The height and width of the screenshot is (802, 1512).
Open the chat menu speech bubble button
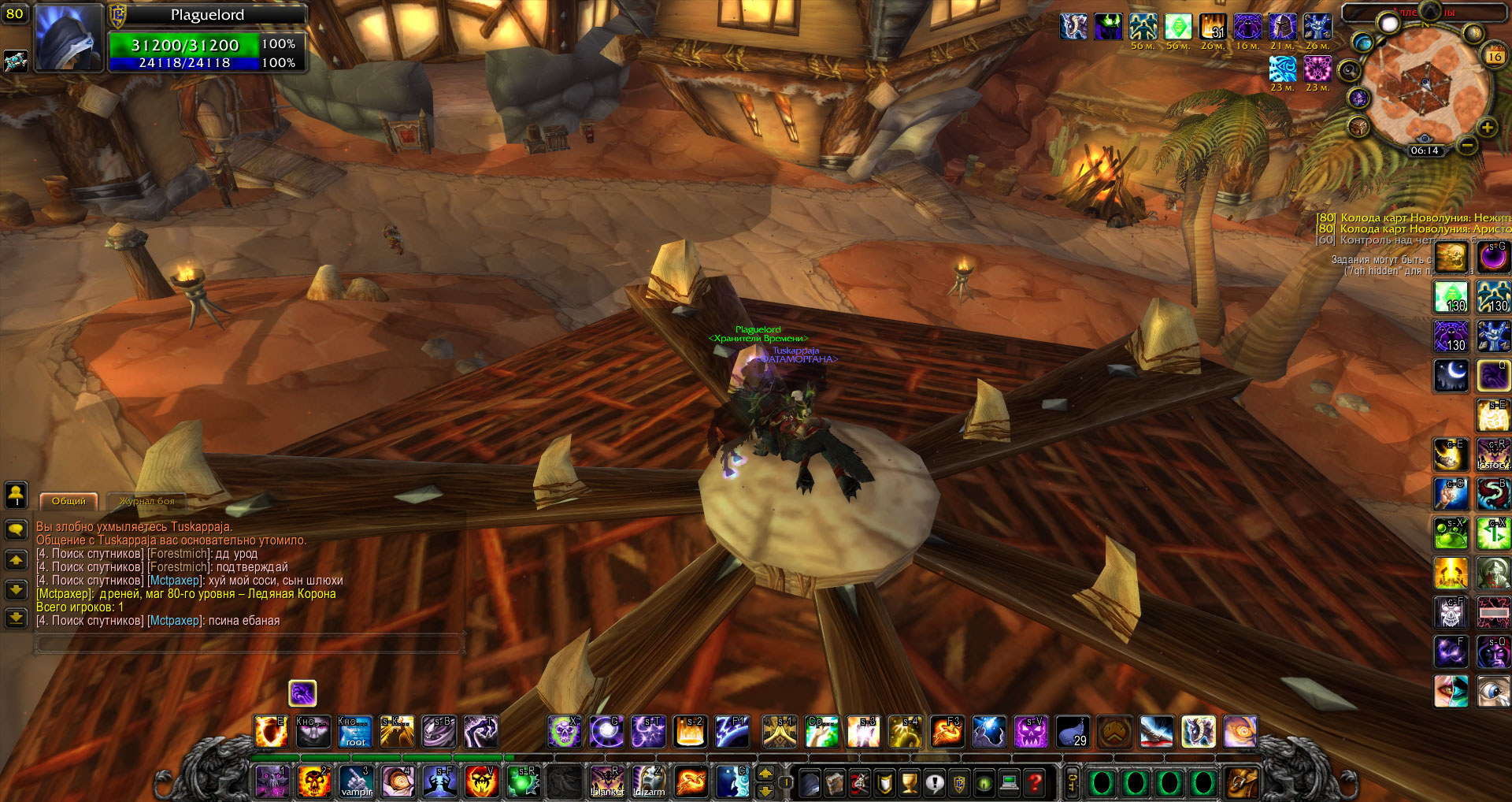click(x=16, y=529)
